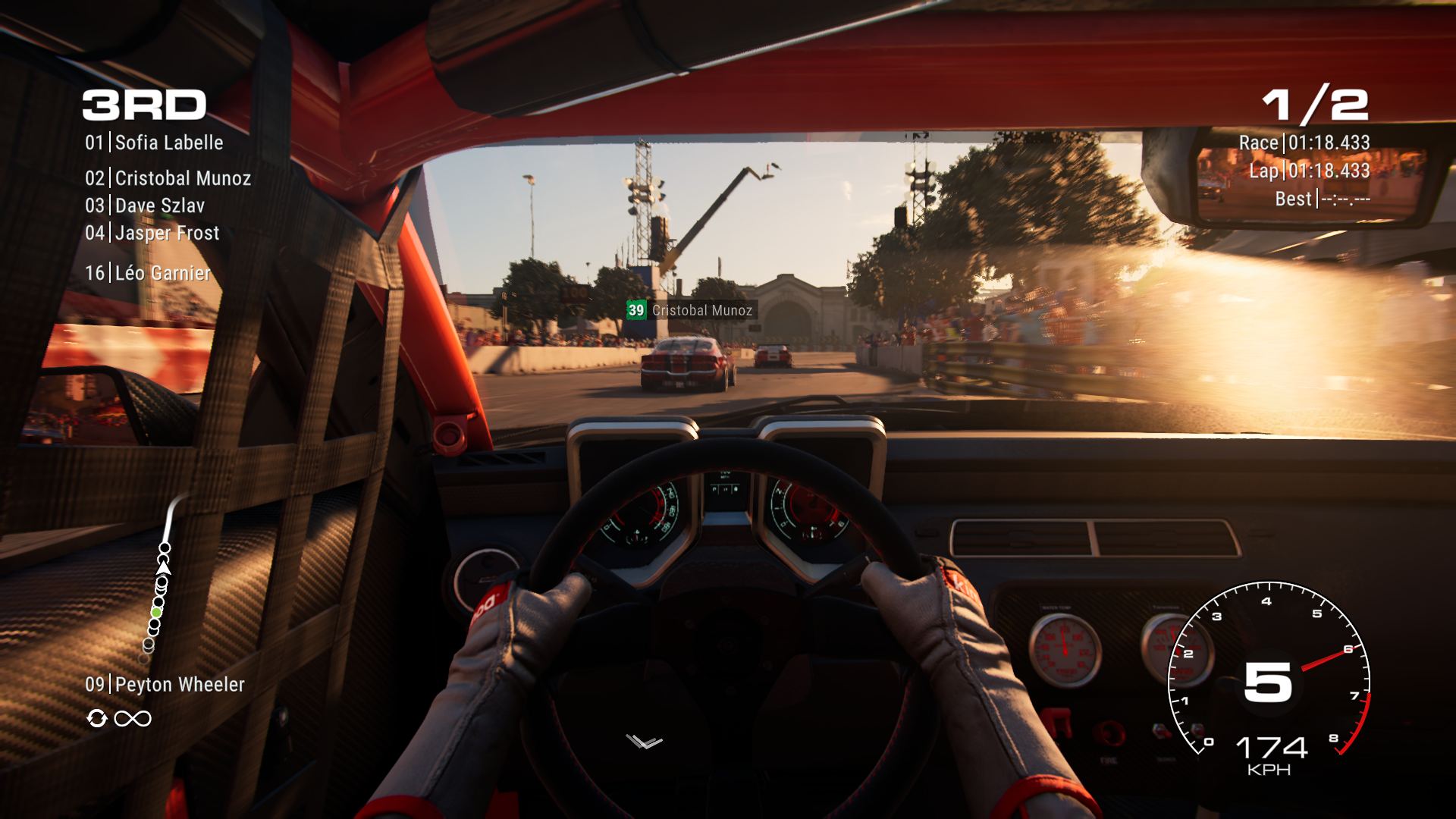The width and height of the screenshot is (1456, 819).
Task: Select Sofia Labelle in the standings list
Action: (x=155, y=143)
